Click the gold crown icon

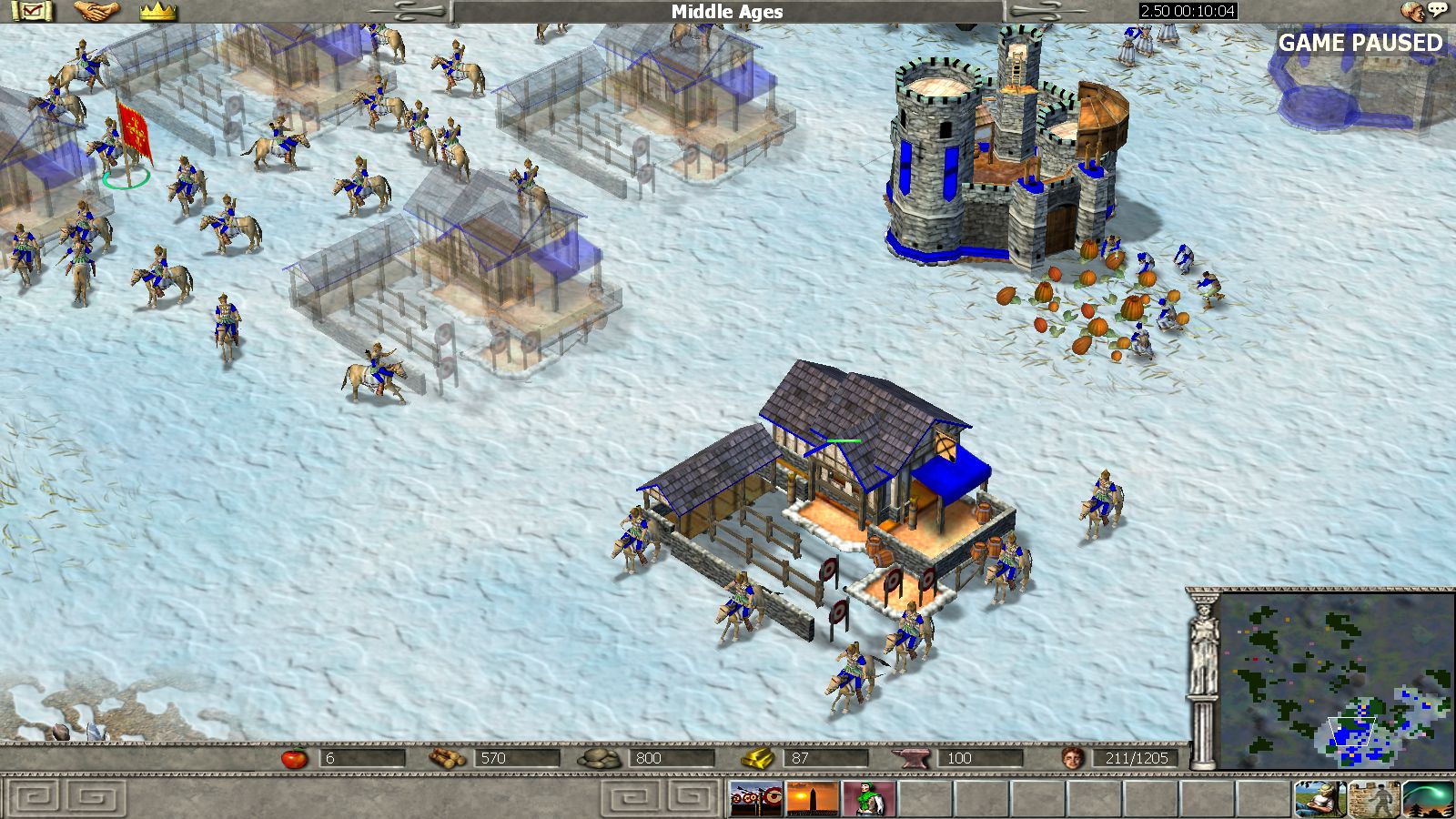(157, 12)
